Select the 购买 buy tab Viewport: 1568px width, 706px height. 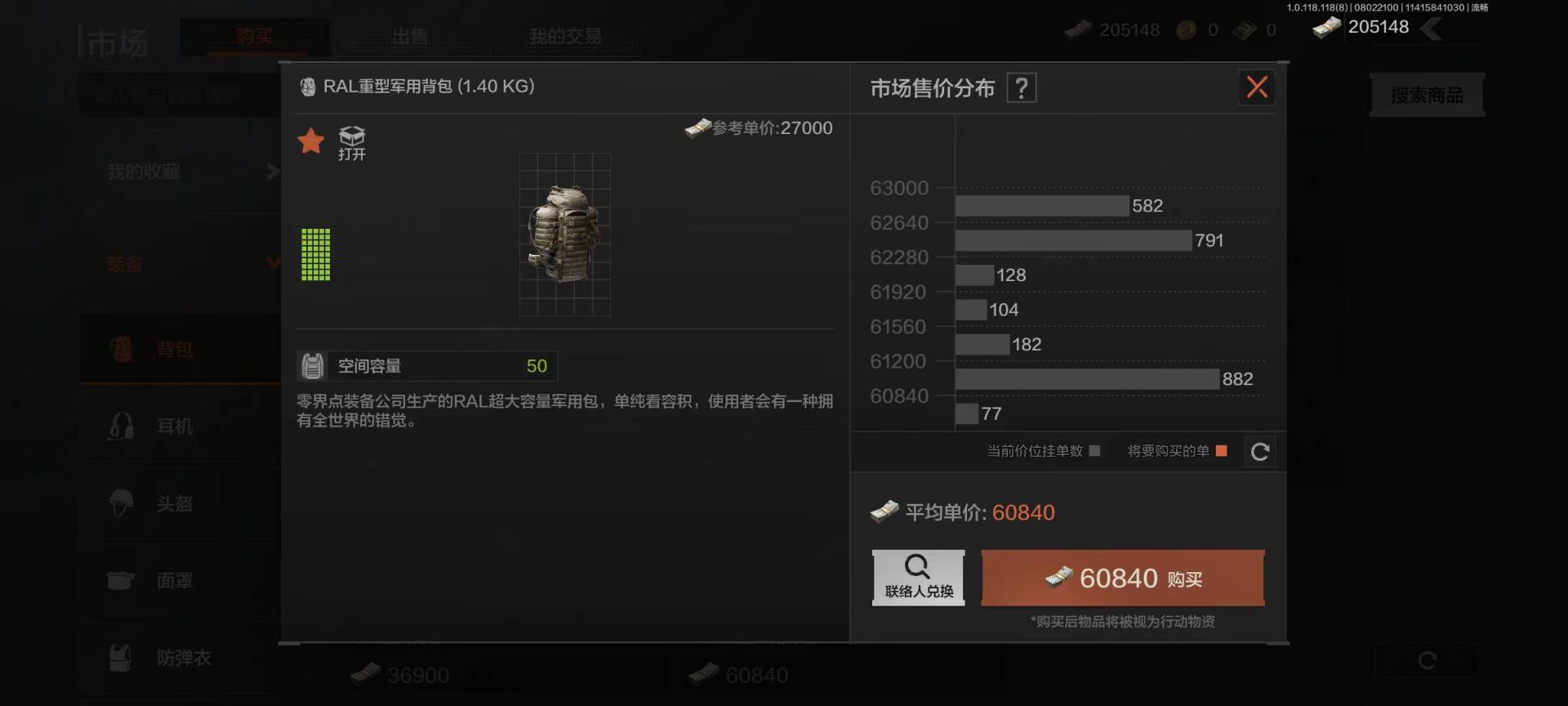click(x=255, y=37)
